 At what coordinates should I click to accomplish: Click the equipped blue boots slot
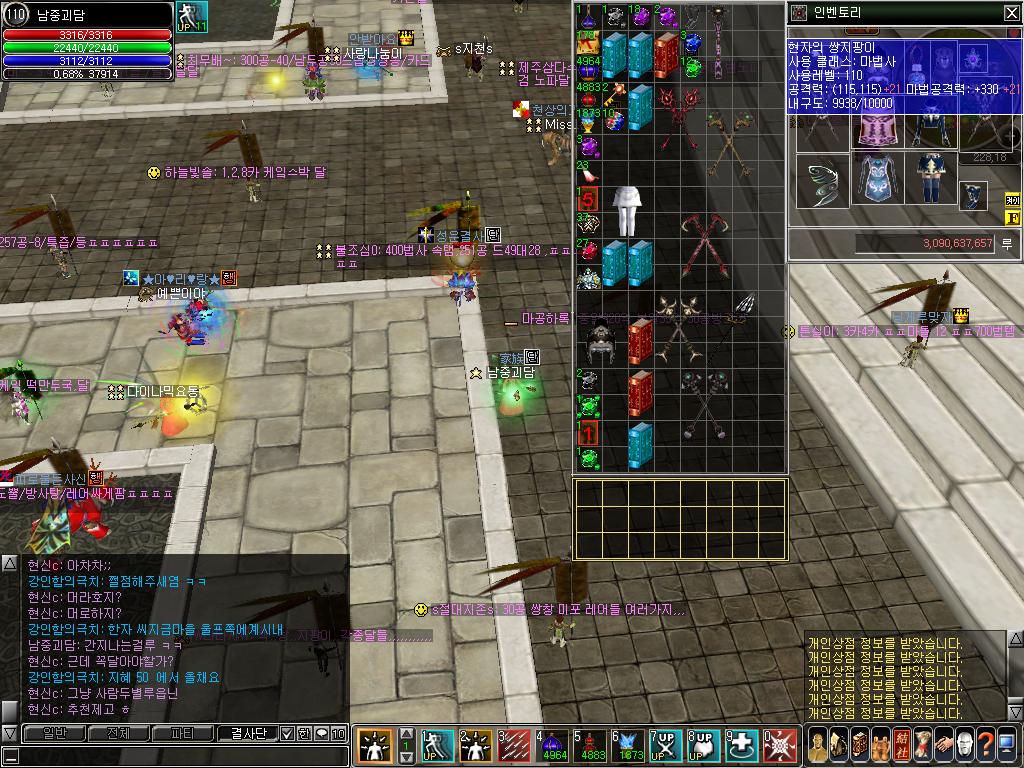coord(932,178)
